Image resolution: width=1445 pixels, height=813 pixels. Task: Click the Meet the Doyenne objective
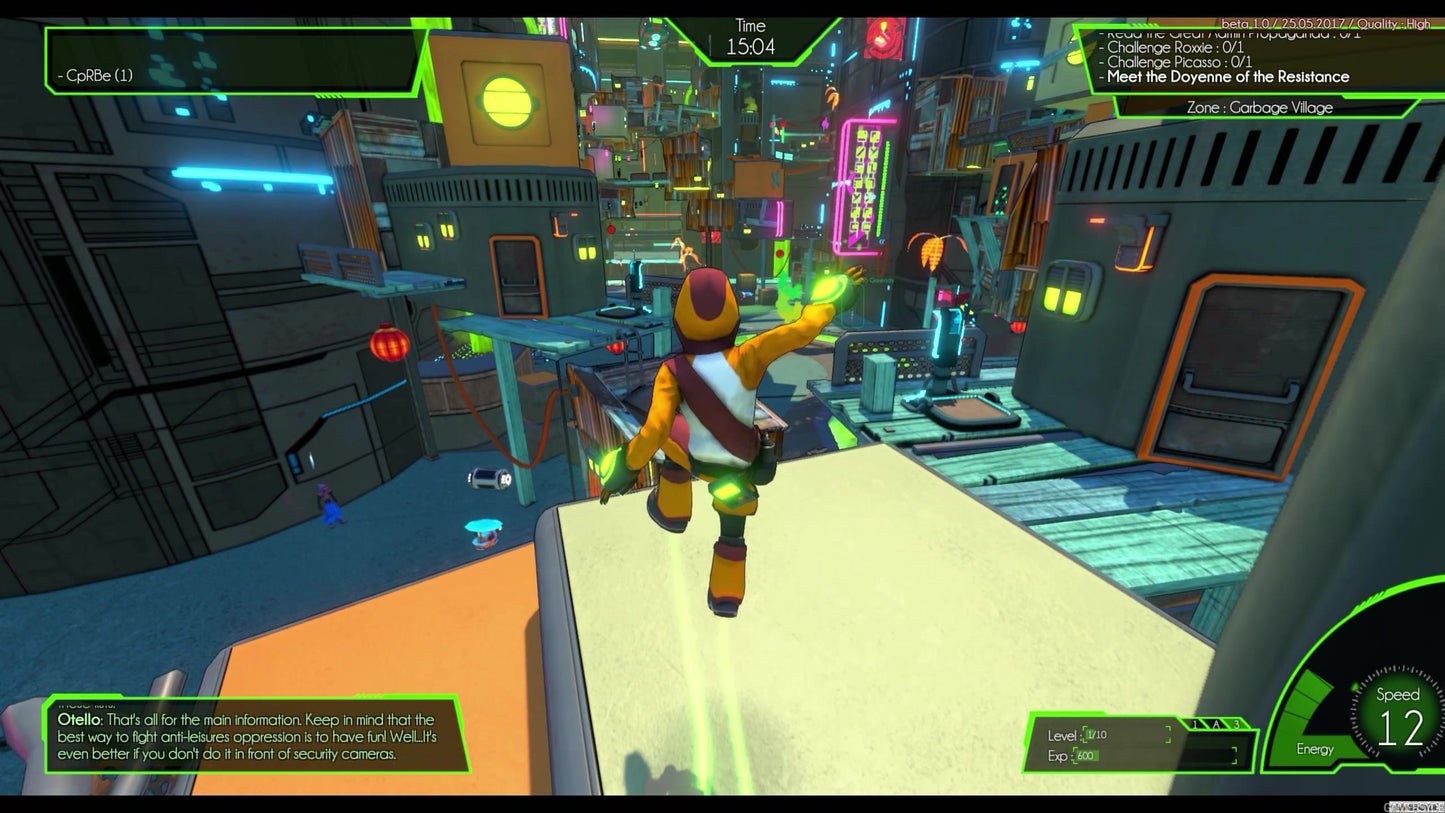(1228, 77)
